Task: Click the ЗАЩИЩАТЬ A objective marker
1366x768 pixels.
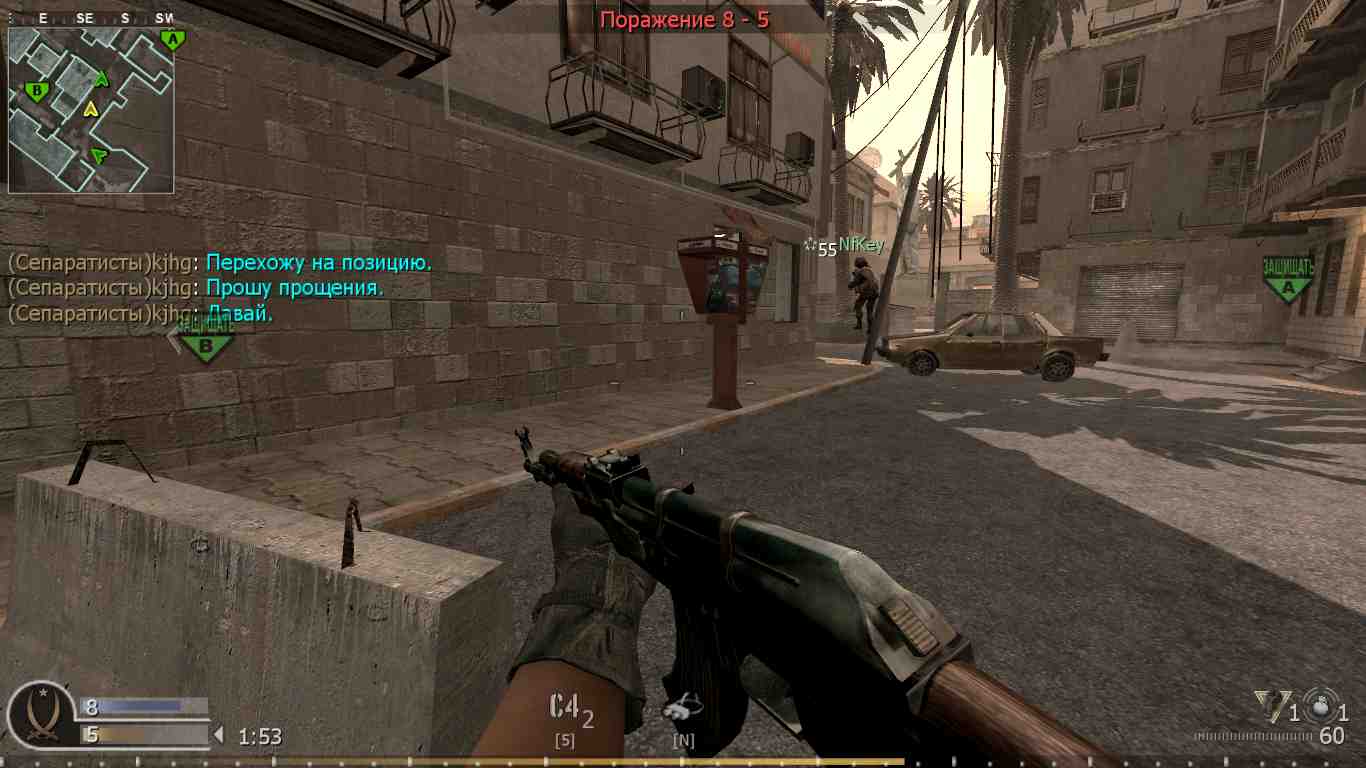Action: pyautogui.click(x=1288, y=279)
